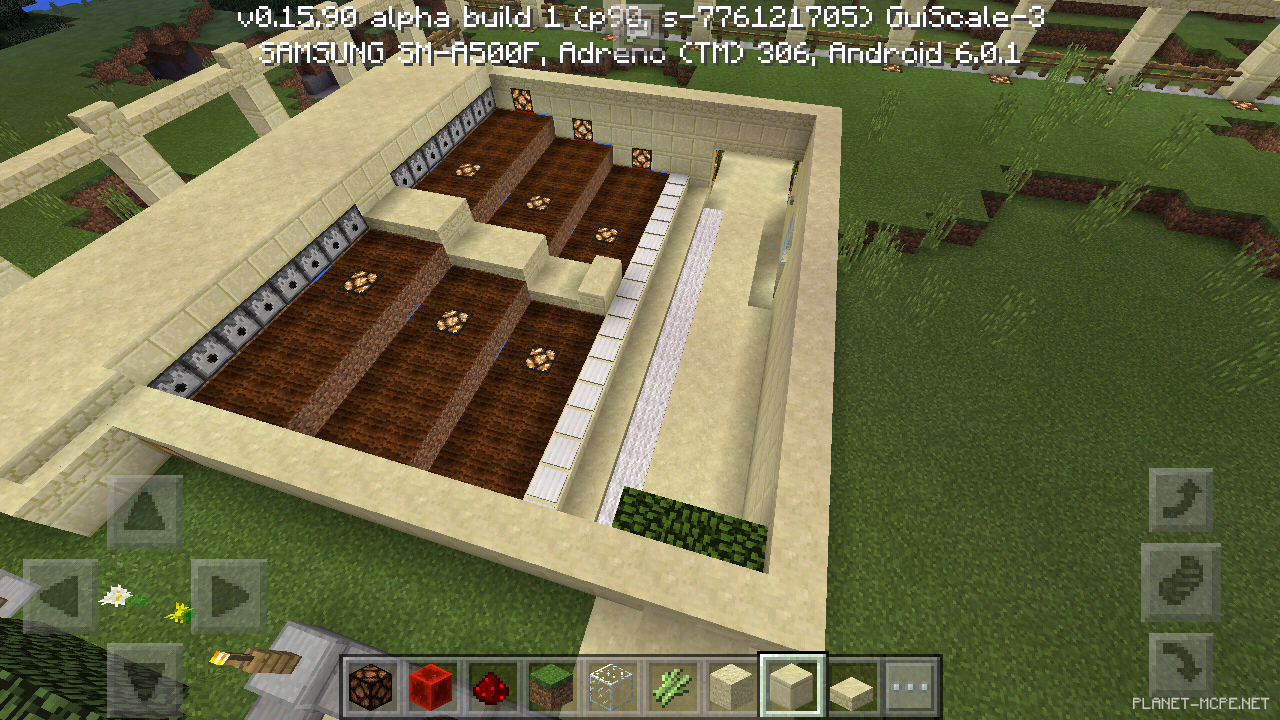Toggle hover with the center flight button

[x=1180, y=583]
